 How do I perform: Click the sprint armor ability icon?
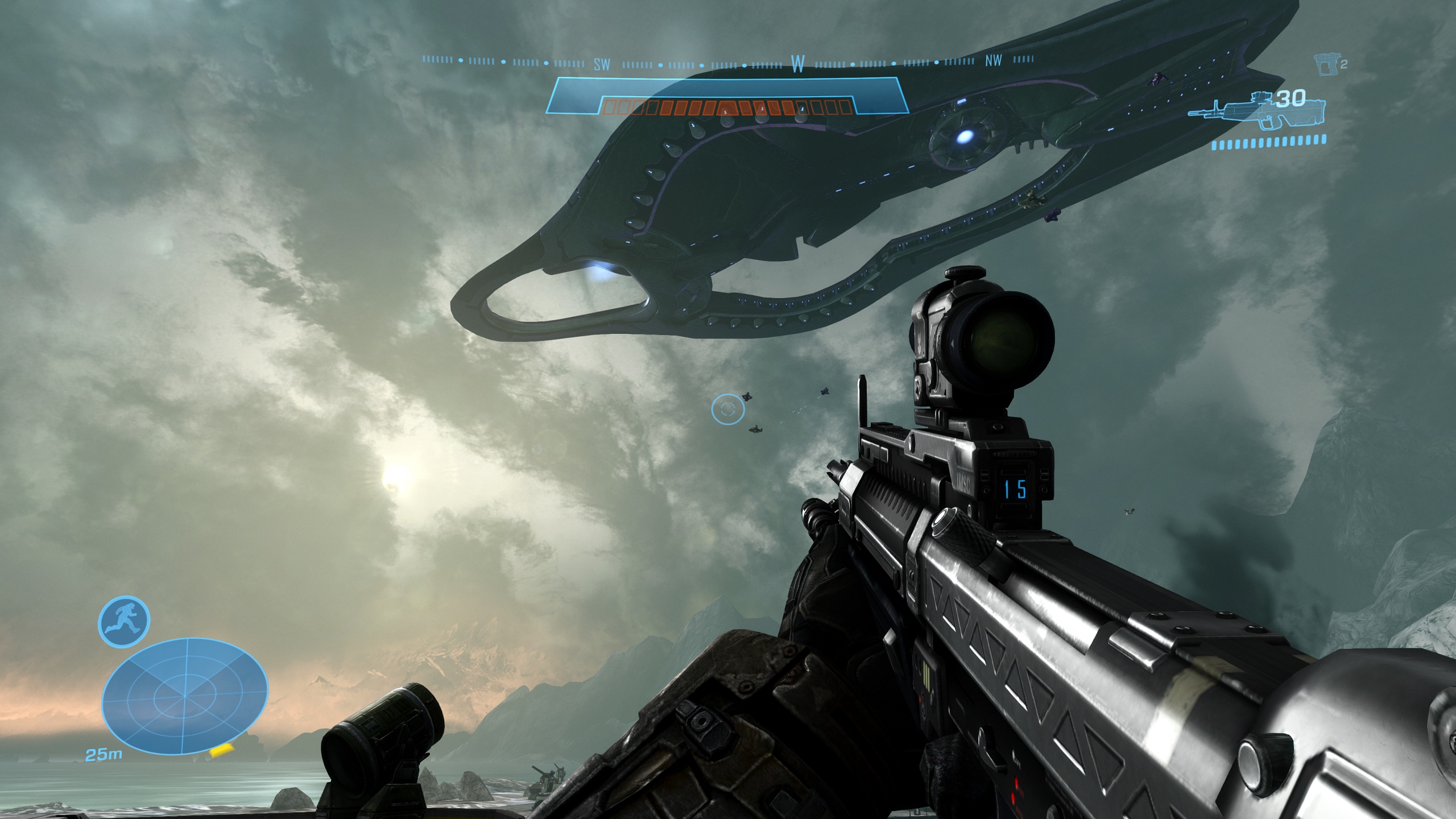(x=124, y=622)
